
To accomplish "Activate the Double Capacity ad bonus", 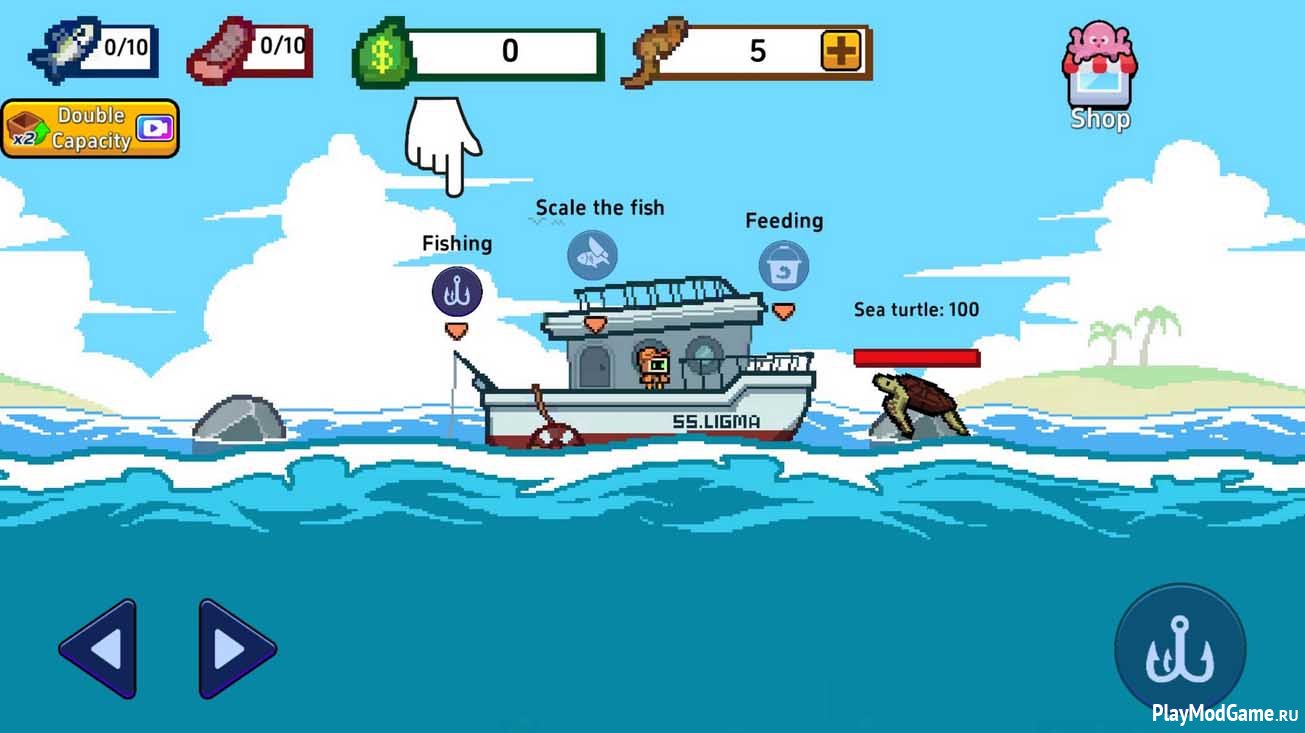I will click(90, 129).
